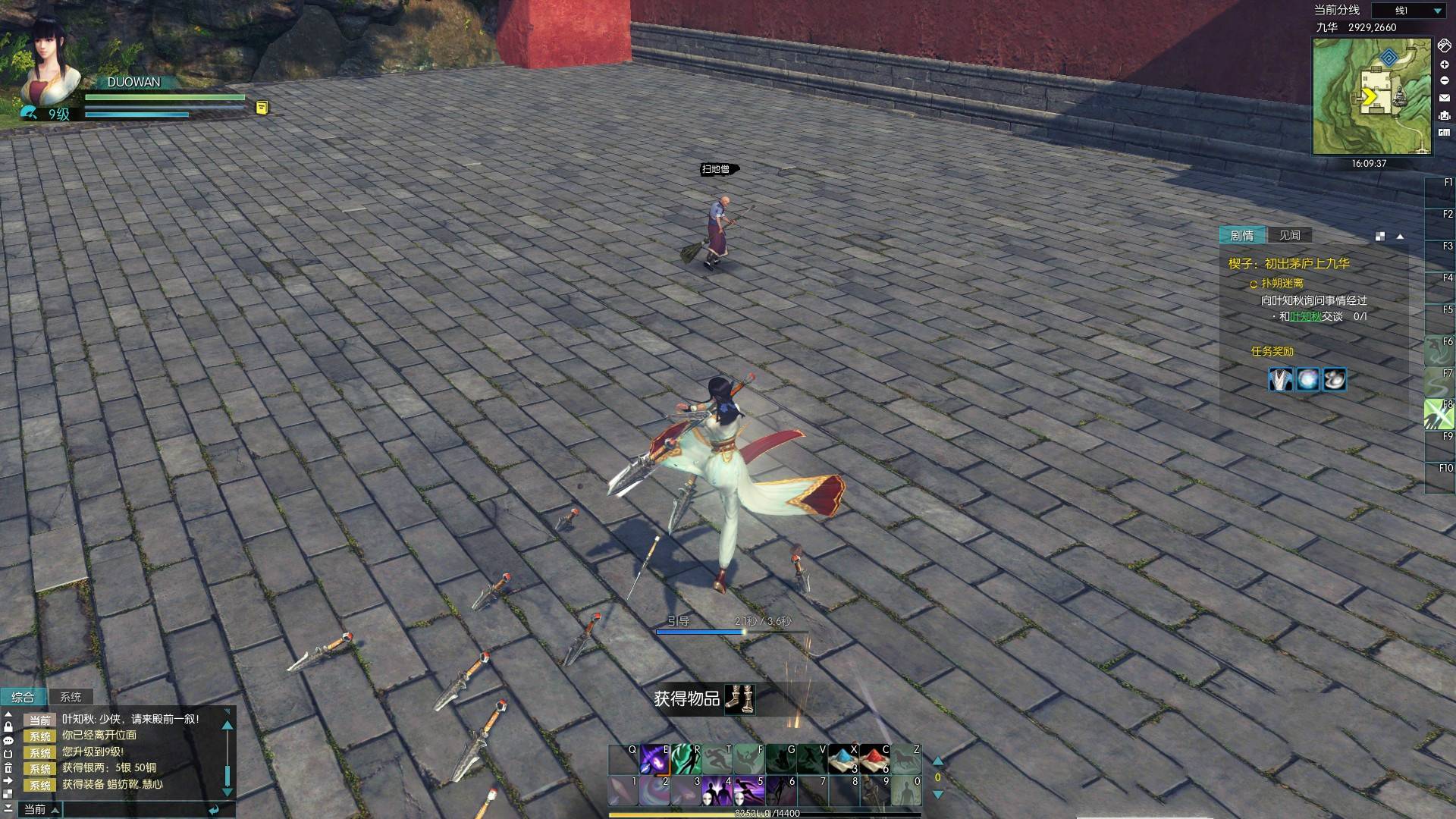This screenshot has width=1456, height=819.
Task: Select the 综合 chat tab
Action: click(23, 697)
